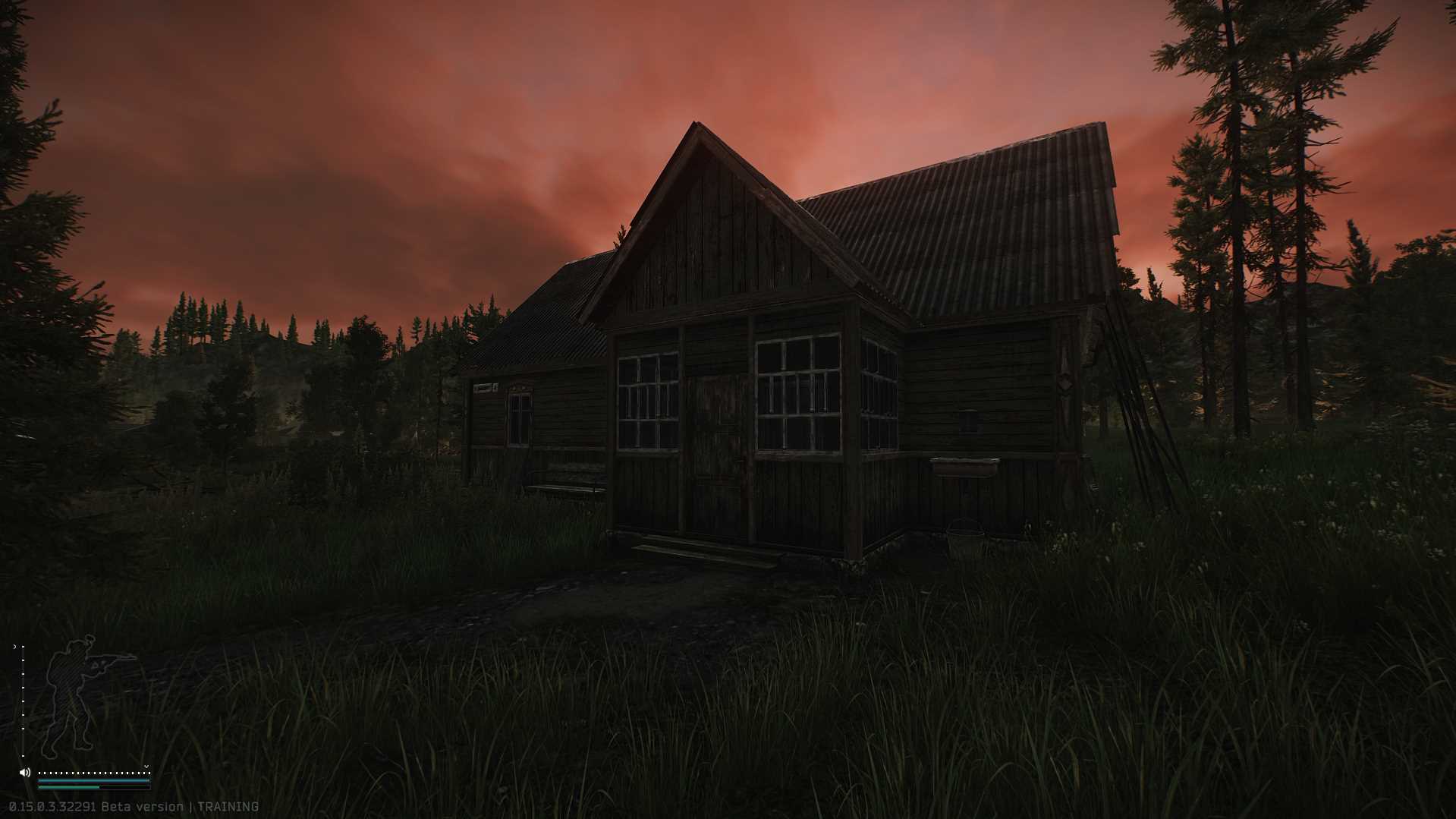Click the speaker volume icon
Screen dimensions: 1456x819
[25, 772]
